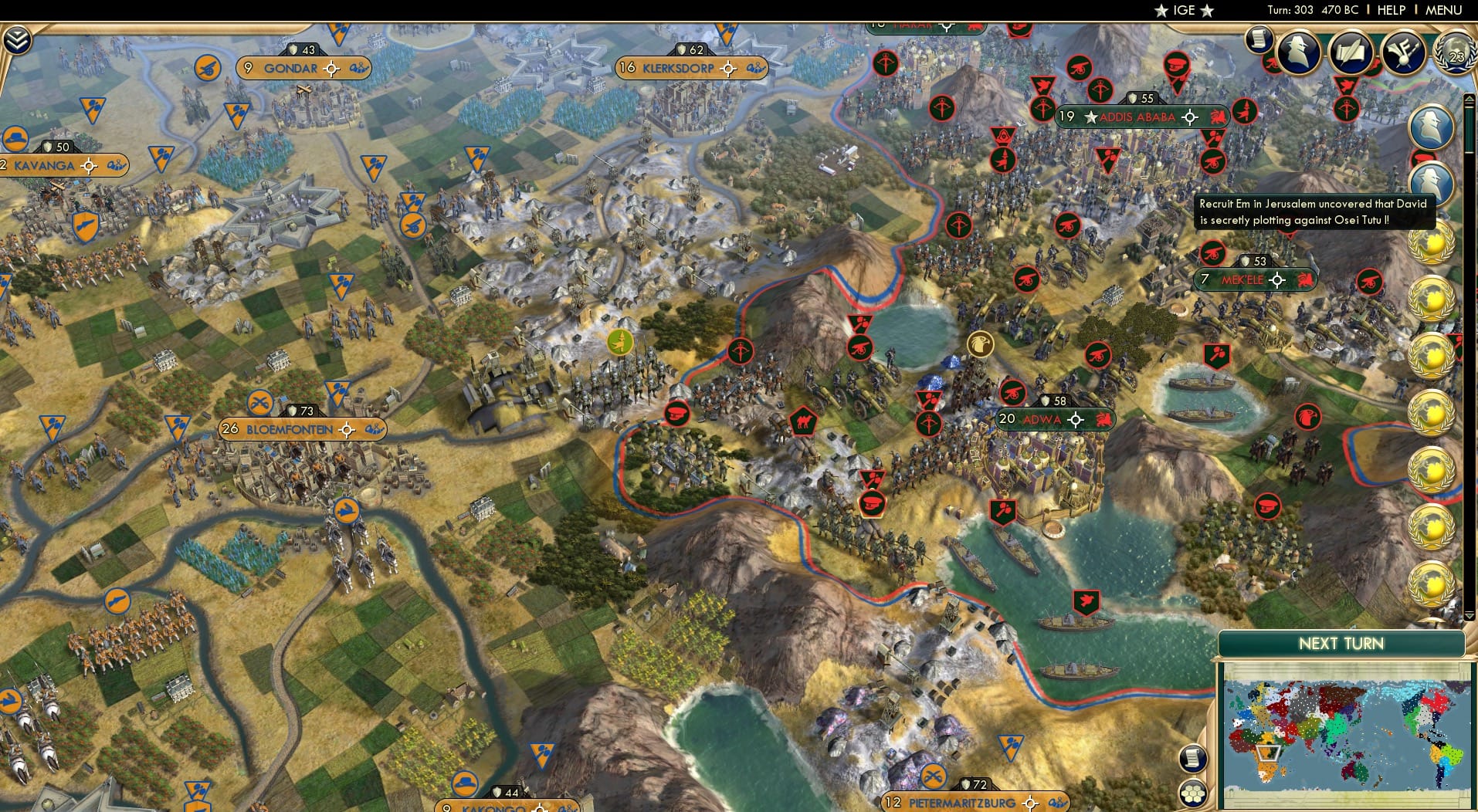Open the Culture overview winged icon
1478x812 pixels.
1405,51
